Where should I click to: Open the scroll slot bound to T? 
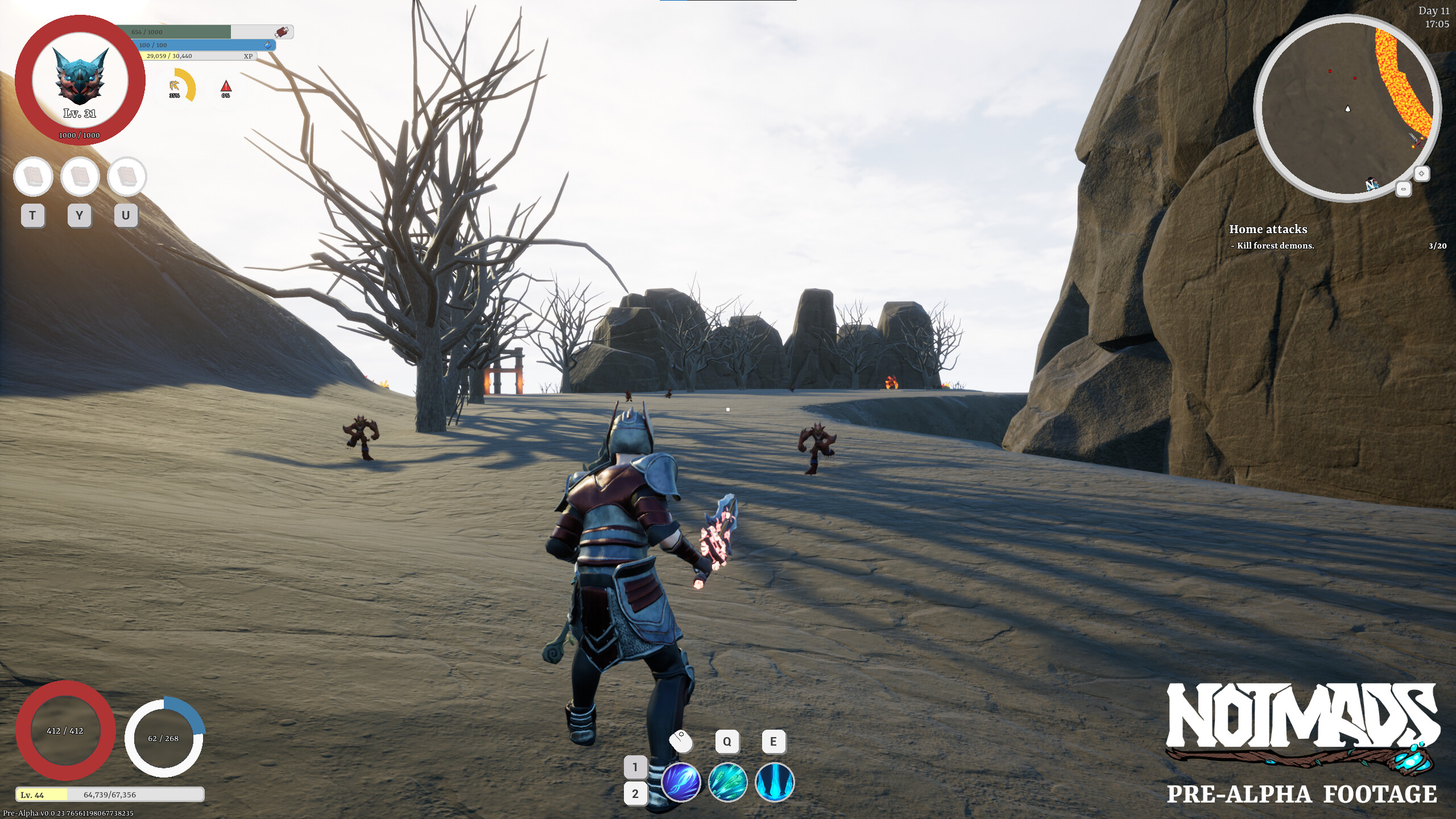(x=32, y=177)
